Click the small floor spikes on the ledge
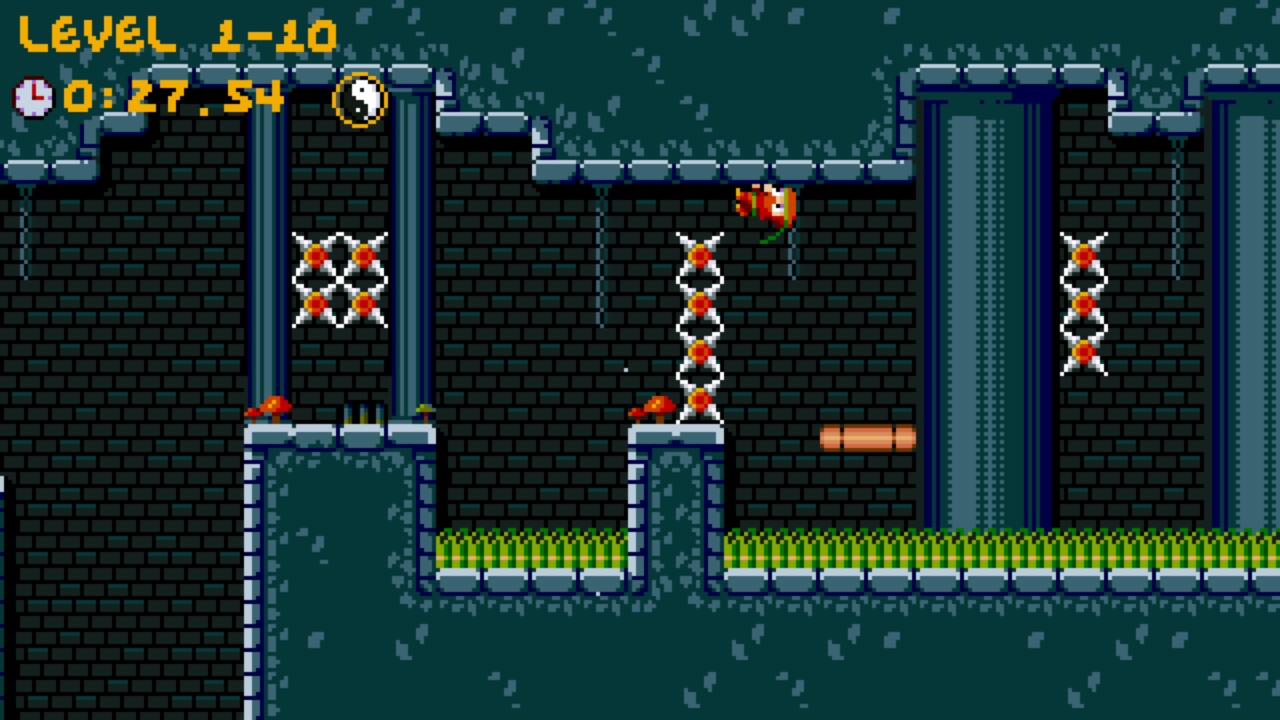Viewport: 1280px width, 720px height. click(365, 412)
